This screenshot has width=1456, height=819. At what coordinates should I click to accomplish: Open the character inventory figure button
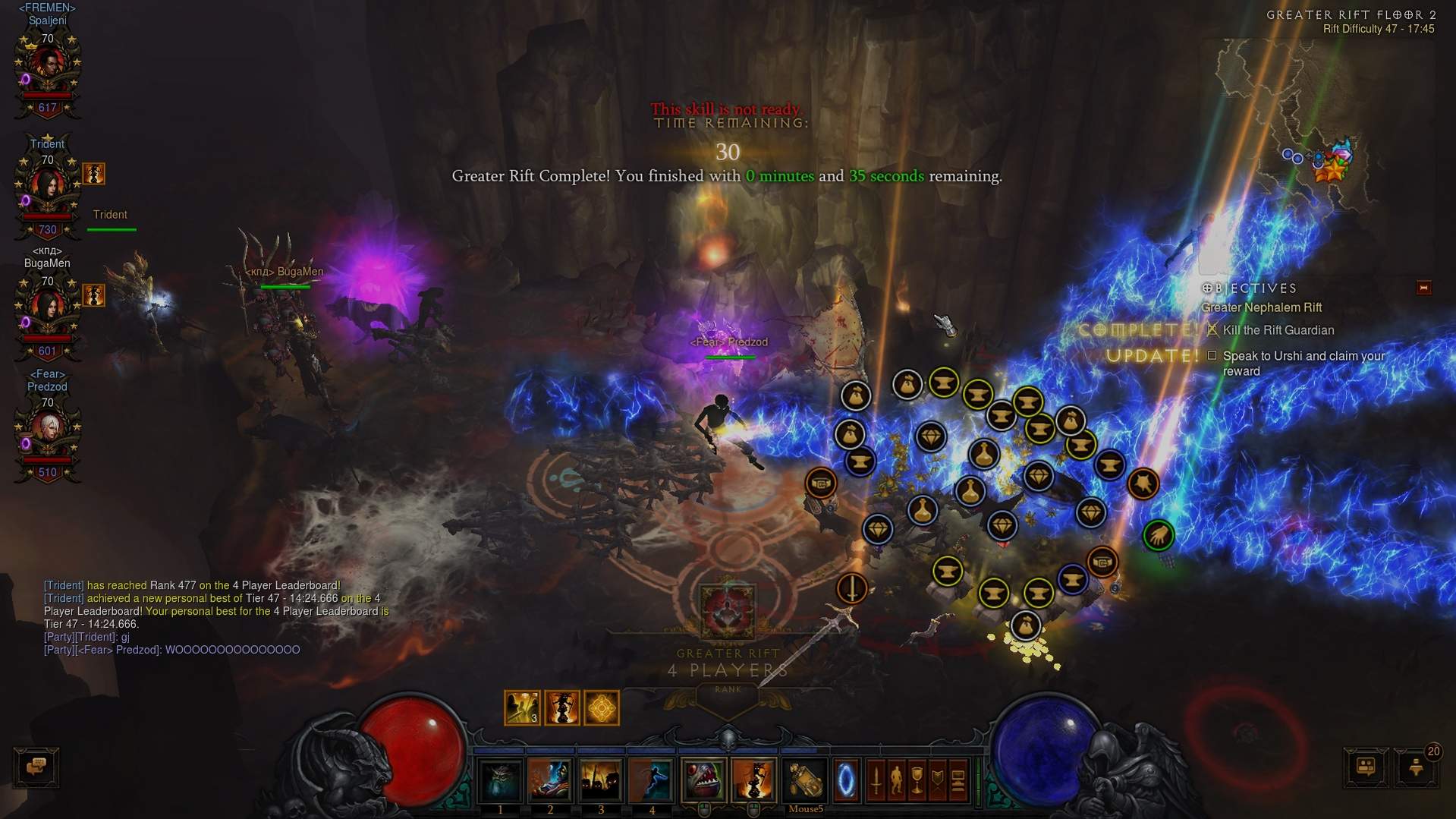coord(896,780)
